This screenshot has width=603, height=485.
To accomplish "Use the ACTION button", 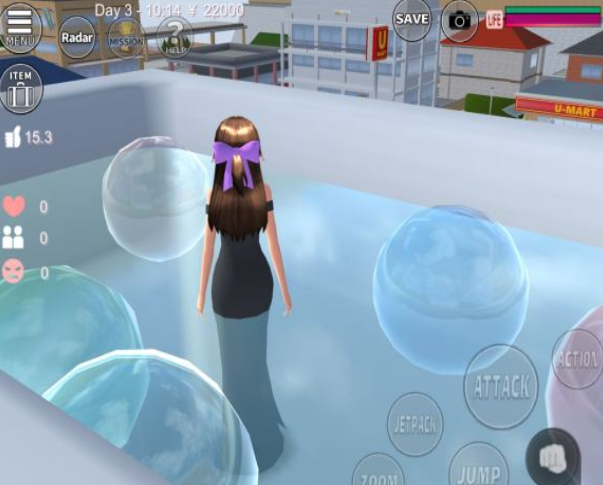I will click(x=578, y=359).
